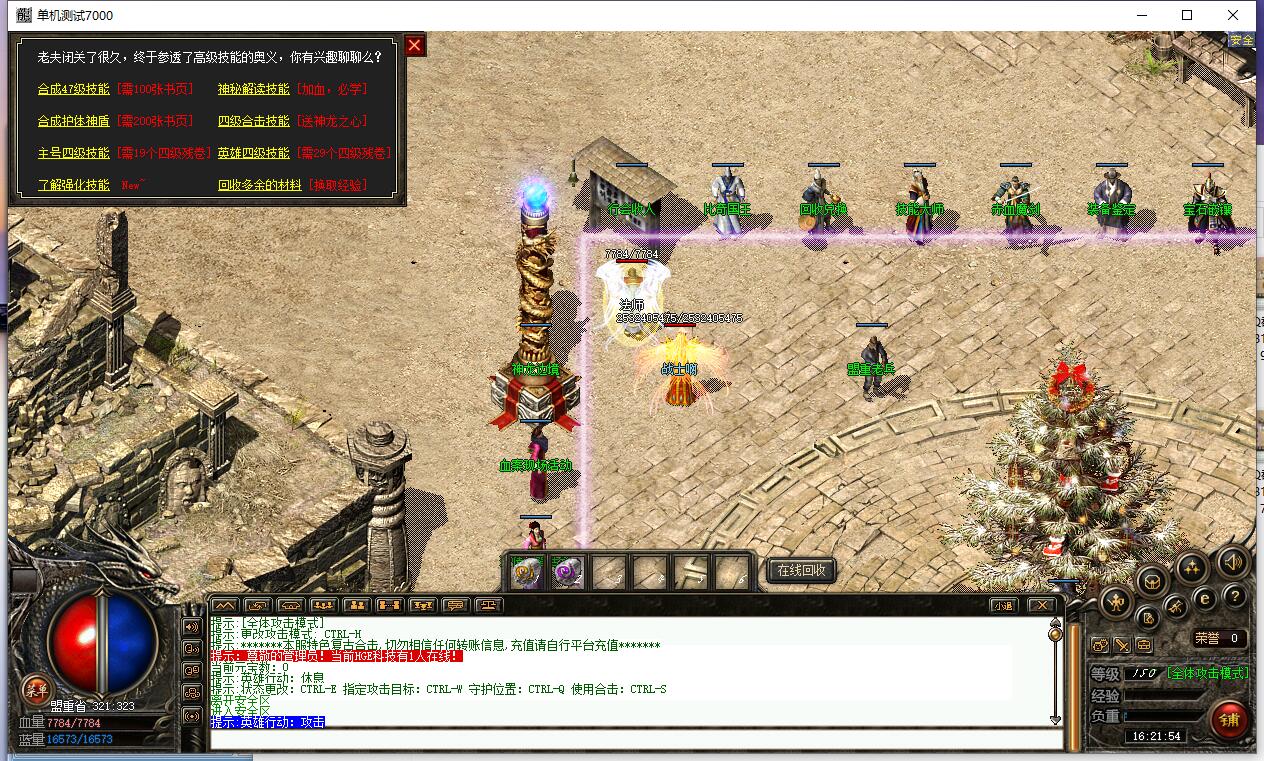Choose 英雄四级技能 option
This screenshot has height=761, width=1264.
coord(254,153)
